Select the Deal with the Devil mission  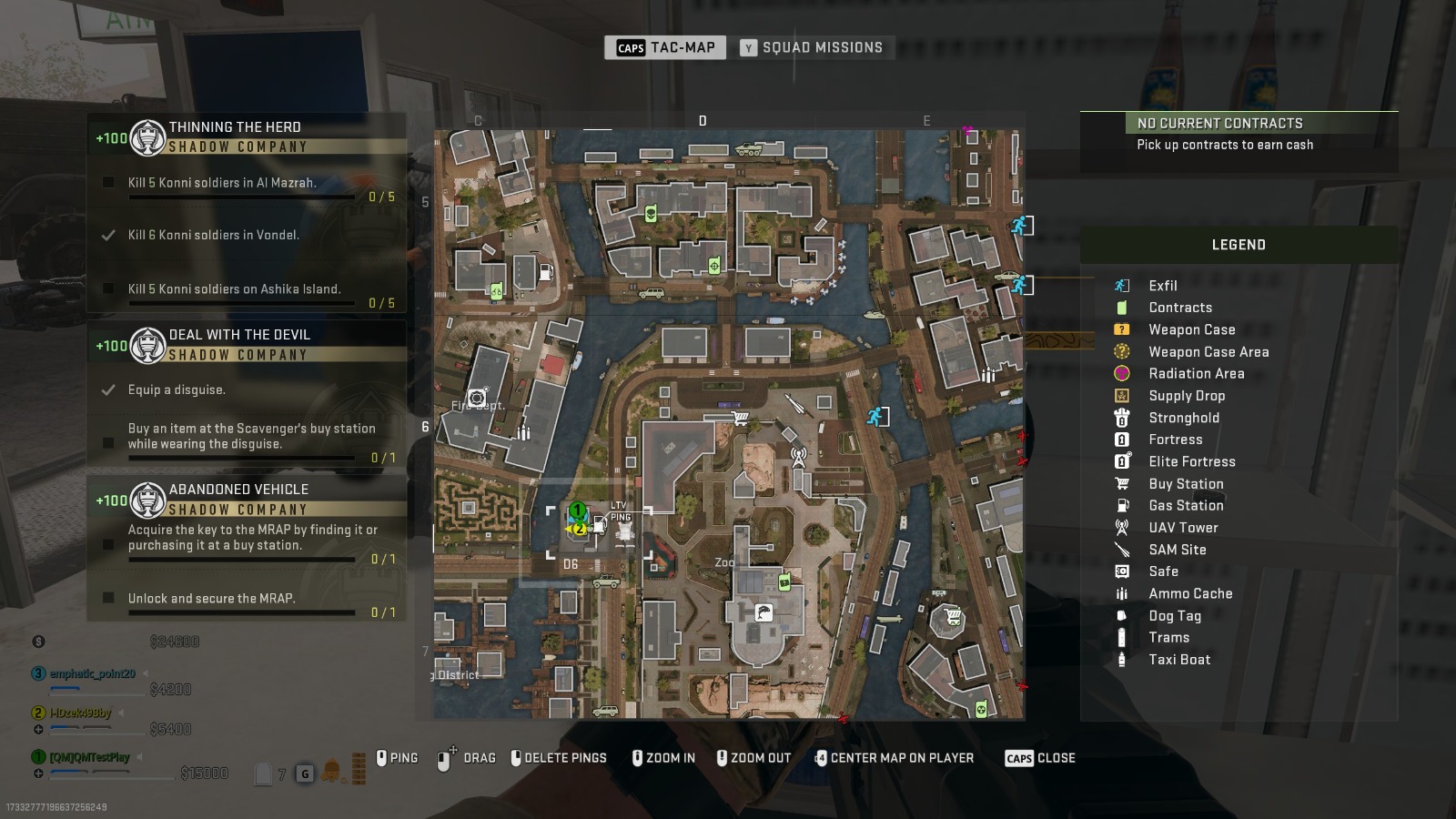coord(239,335)
